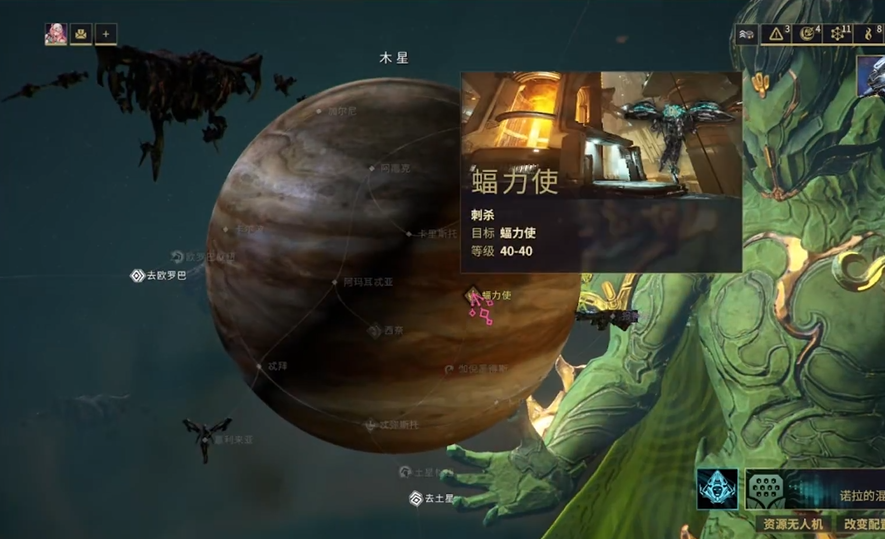The image size is (885, 539).
Task: Select the 卡里斯托 mission node
Action: 409,234
